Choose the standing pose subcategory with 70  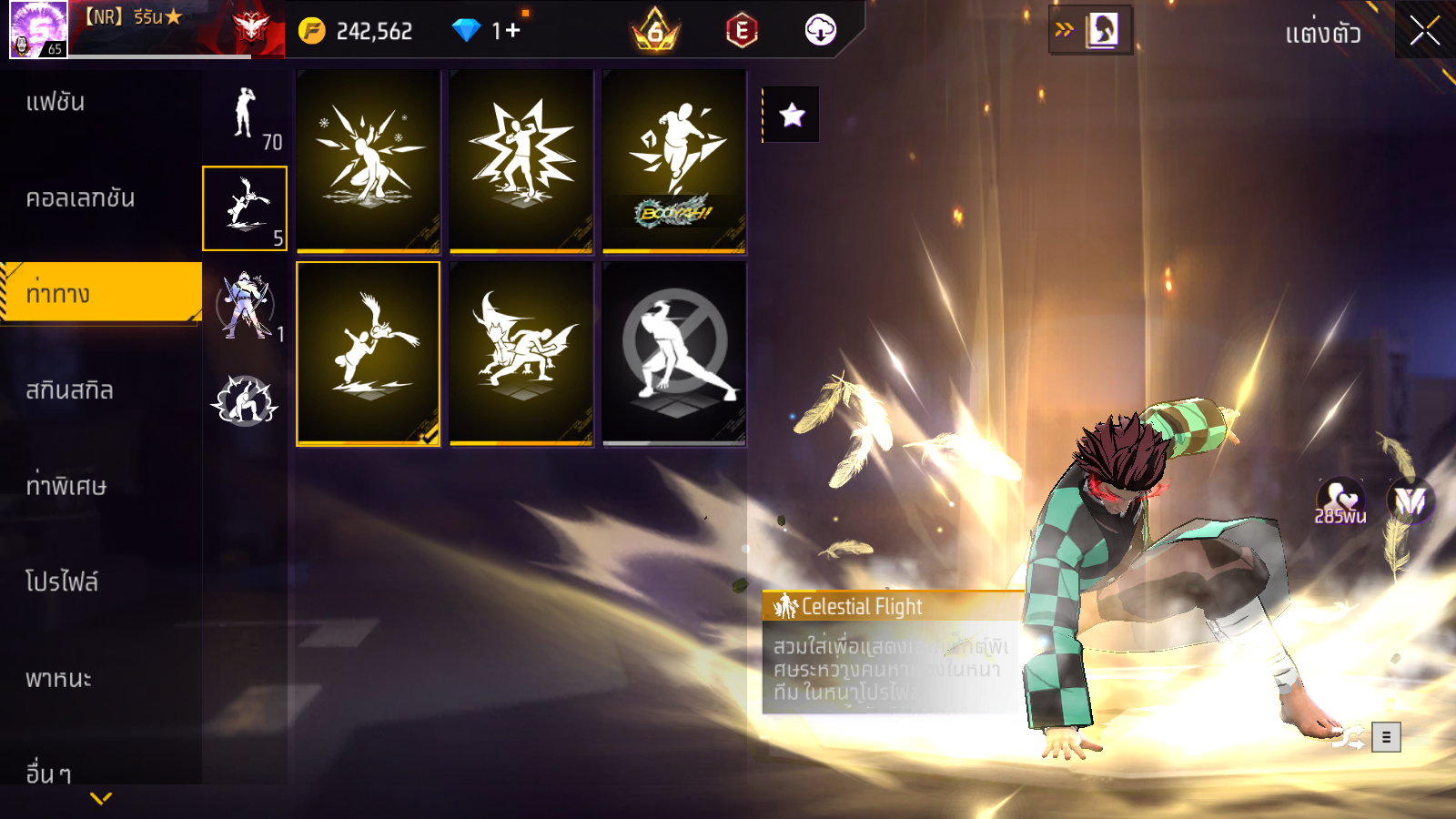coord(245,116)
